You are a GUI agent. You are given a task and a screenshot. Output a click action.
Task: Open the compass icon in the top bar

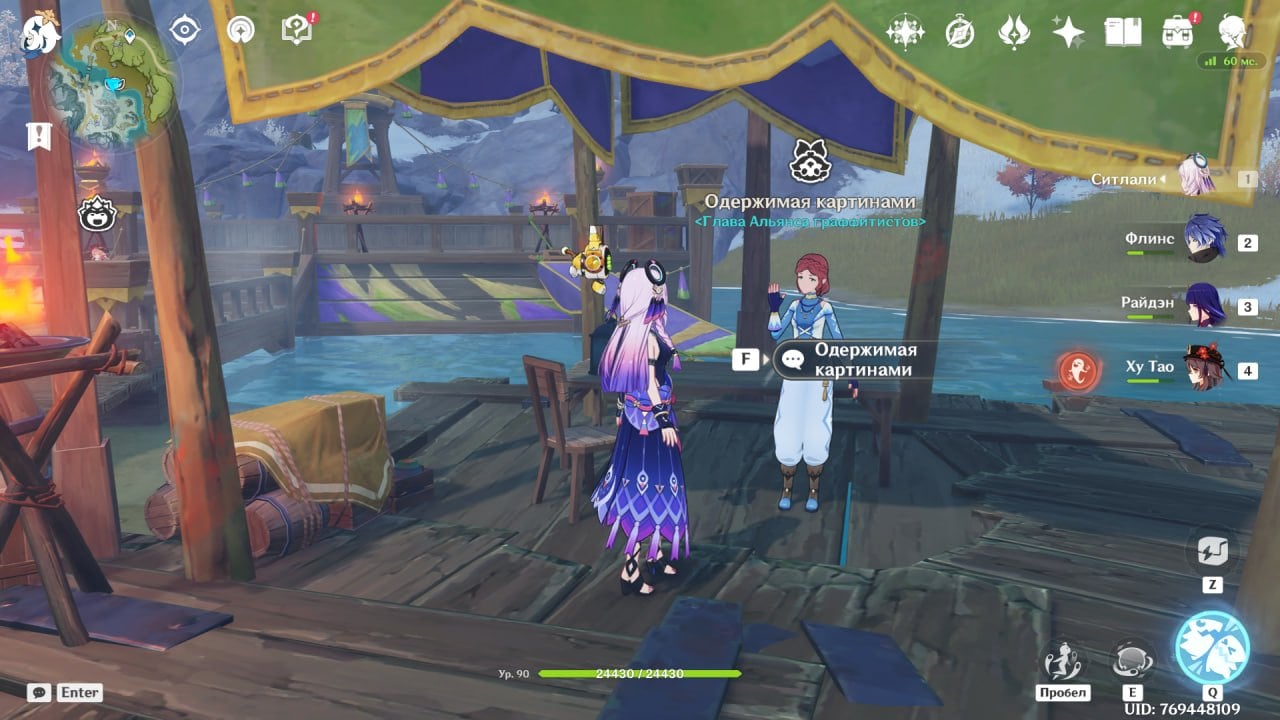(960, 32)
